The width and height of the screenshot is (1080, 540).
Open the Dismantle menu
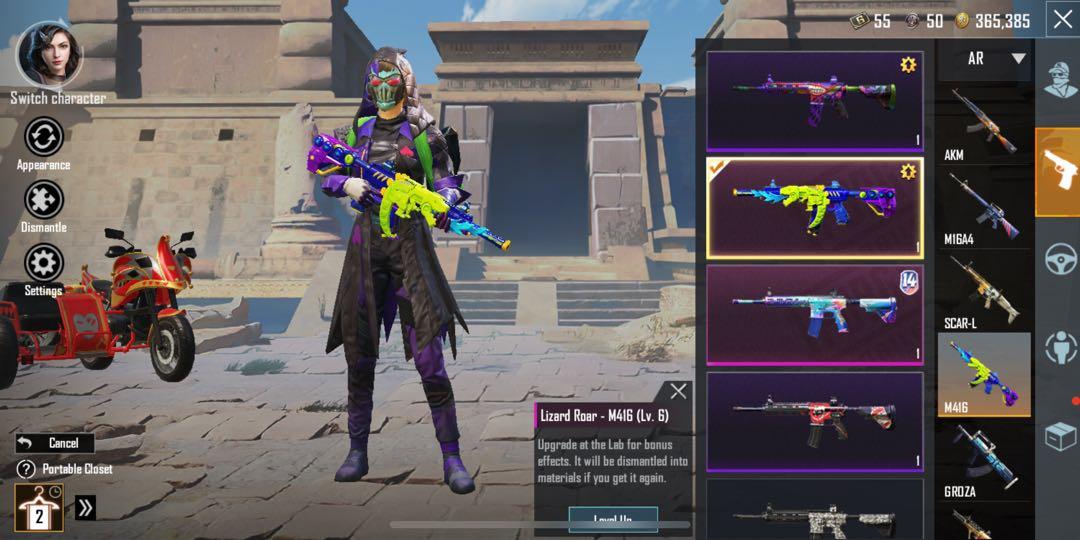pos(44,200)
